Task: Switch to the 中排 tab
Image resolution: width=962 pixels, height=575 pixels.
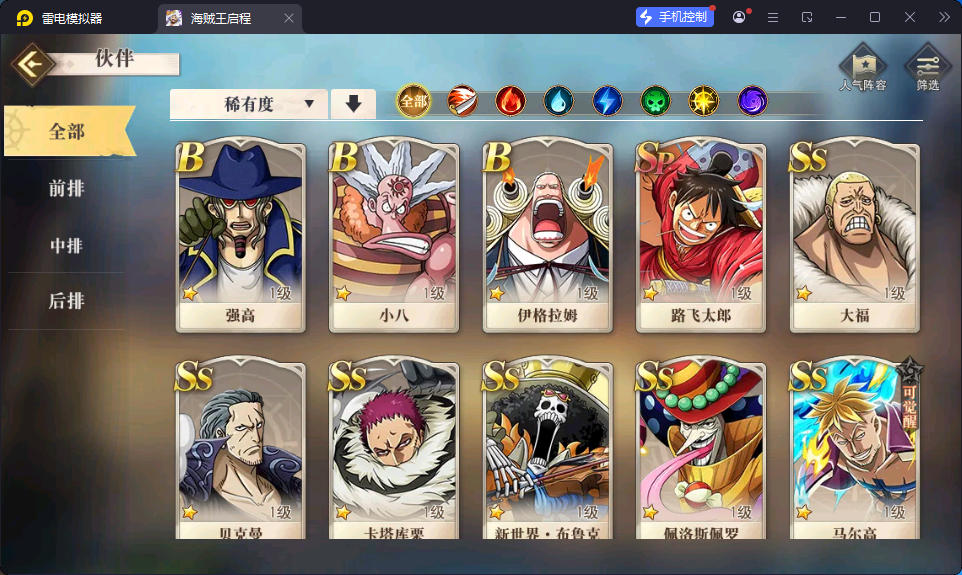Action: [x=67, y=245]
